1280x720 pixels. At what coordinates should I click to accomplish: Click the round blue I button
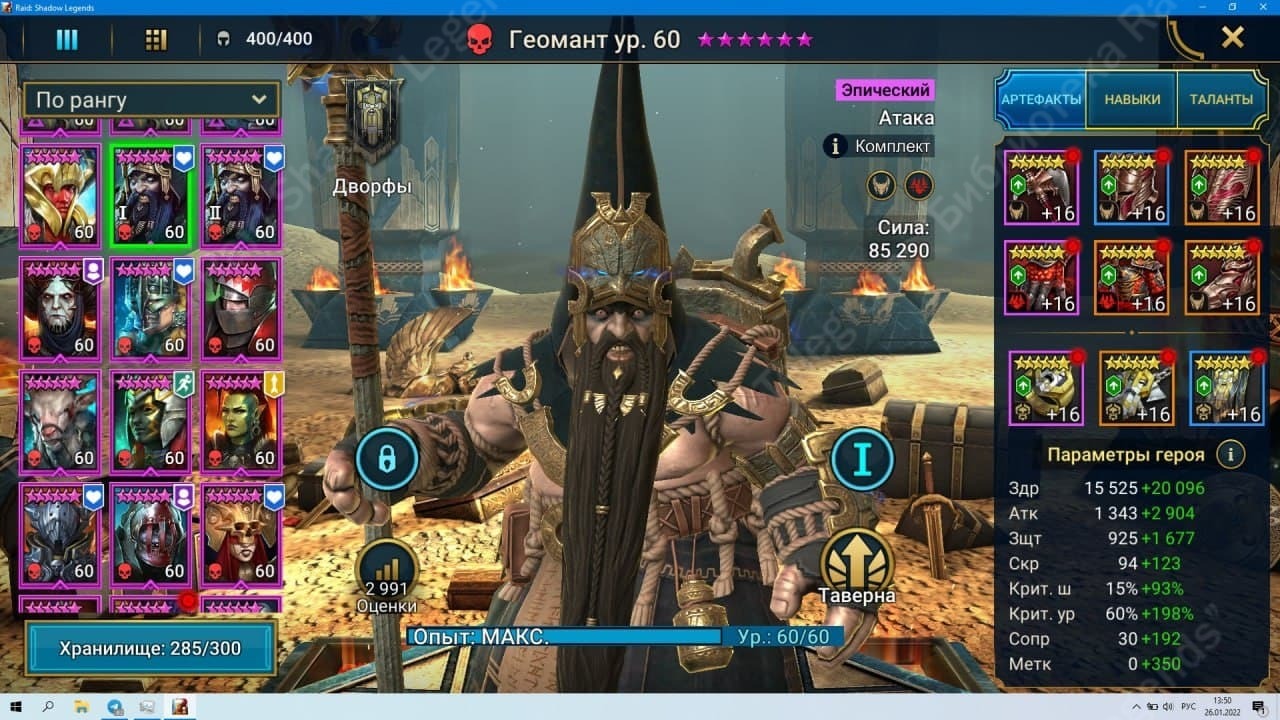(x=861, y=459)
